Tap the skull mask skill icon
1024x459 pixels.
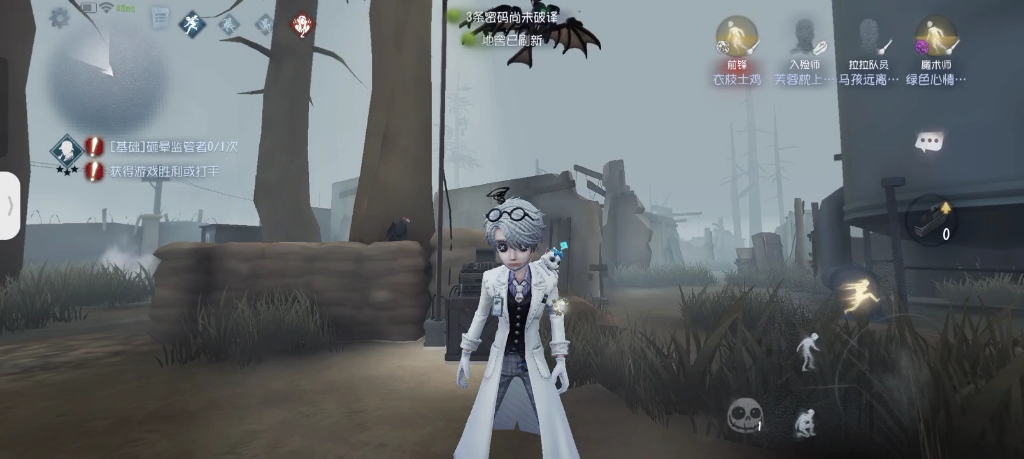tap(744, 414)
